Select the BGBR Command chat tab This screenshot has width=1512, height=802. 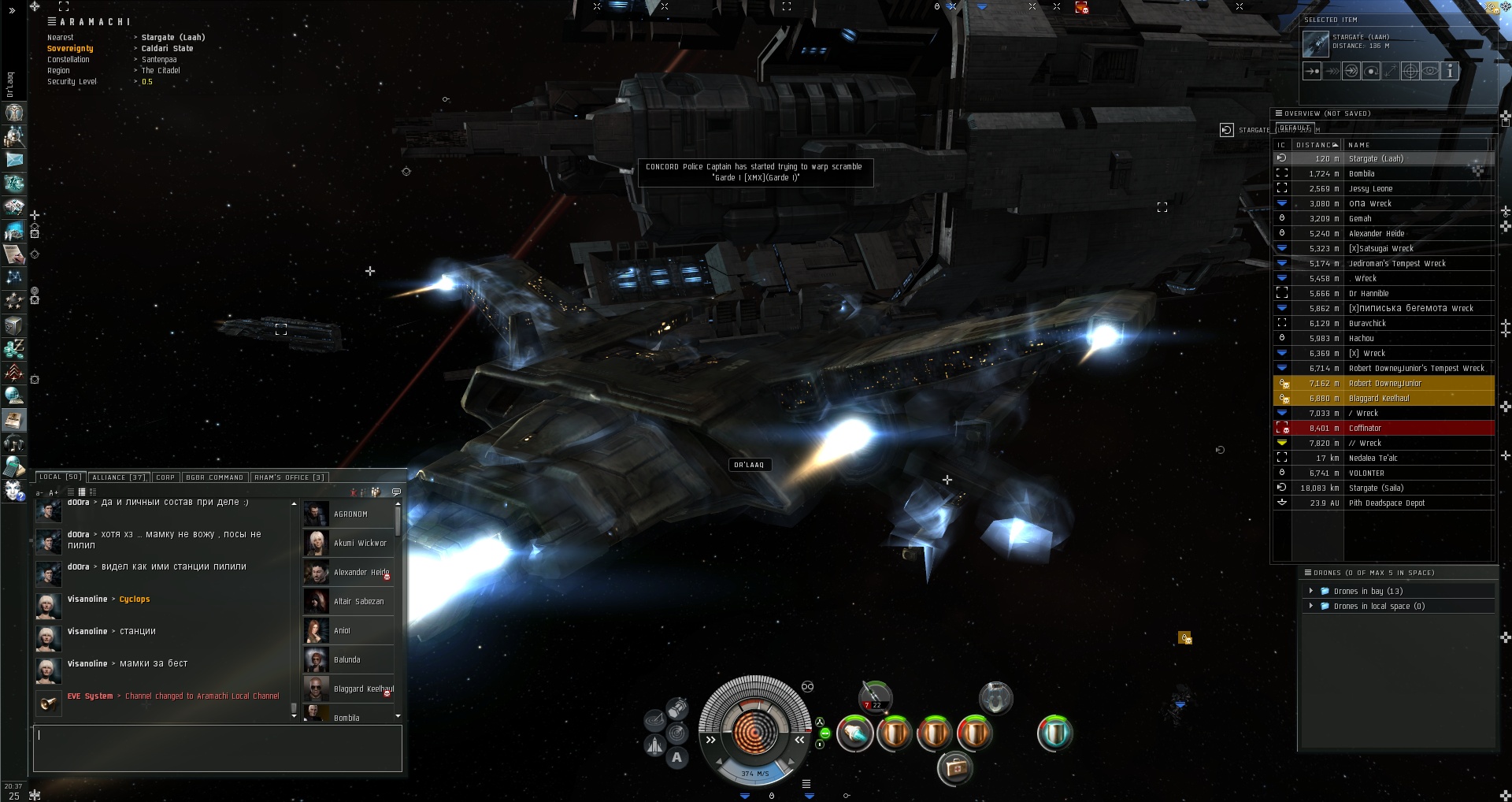(x=214, y=477)
